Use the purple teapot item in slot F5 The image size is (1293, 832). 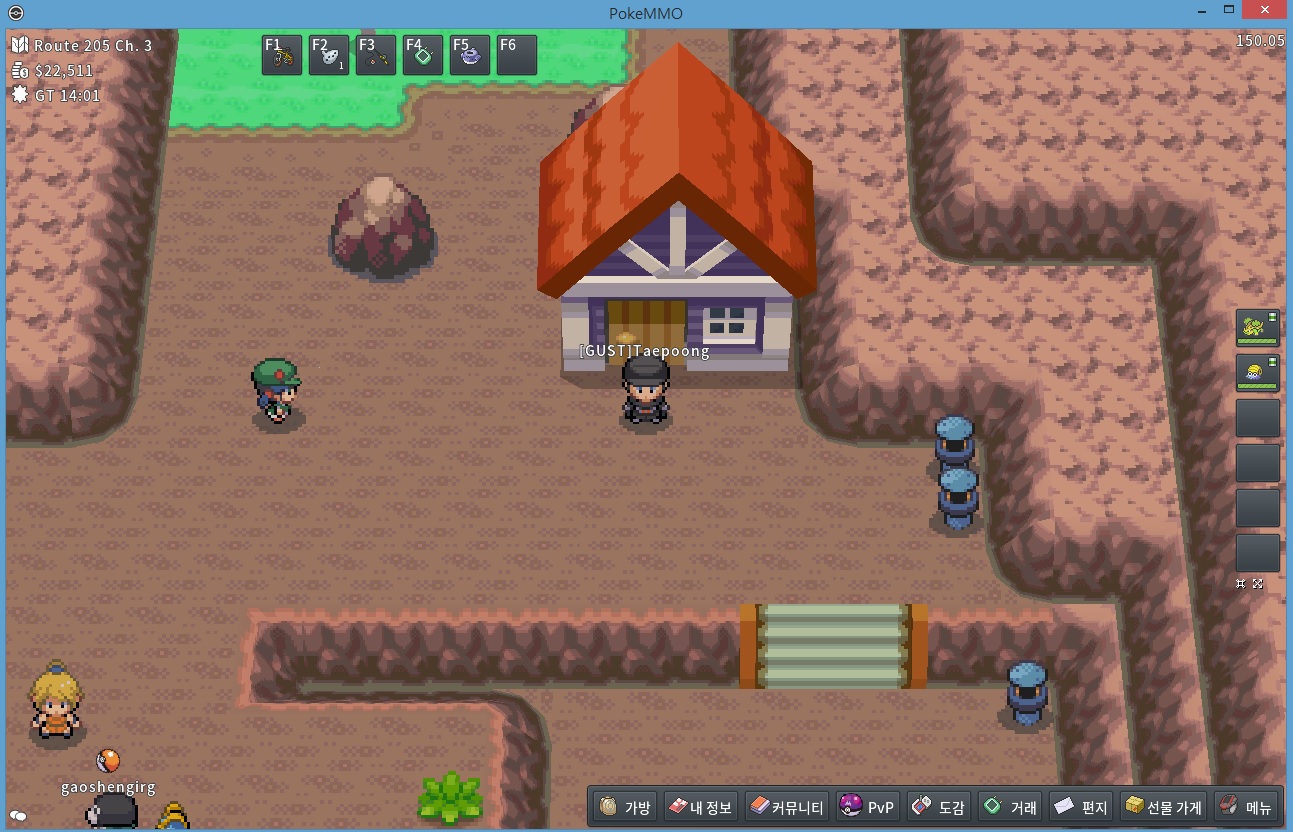pyautogui.click(x=470, y=55)
